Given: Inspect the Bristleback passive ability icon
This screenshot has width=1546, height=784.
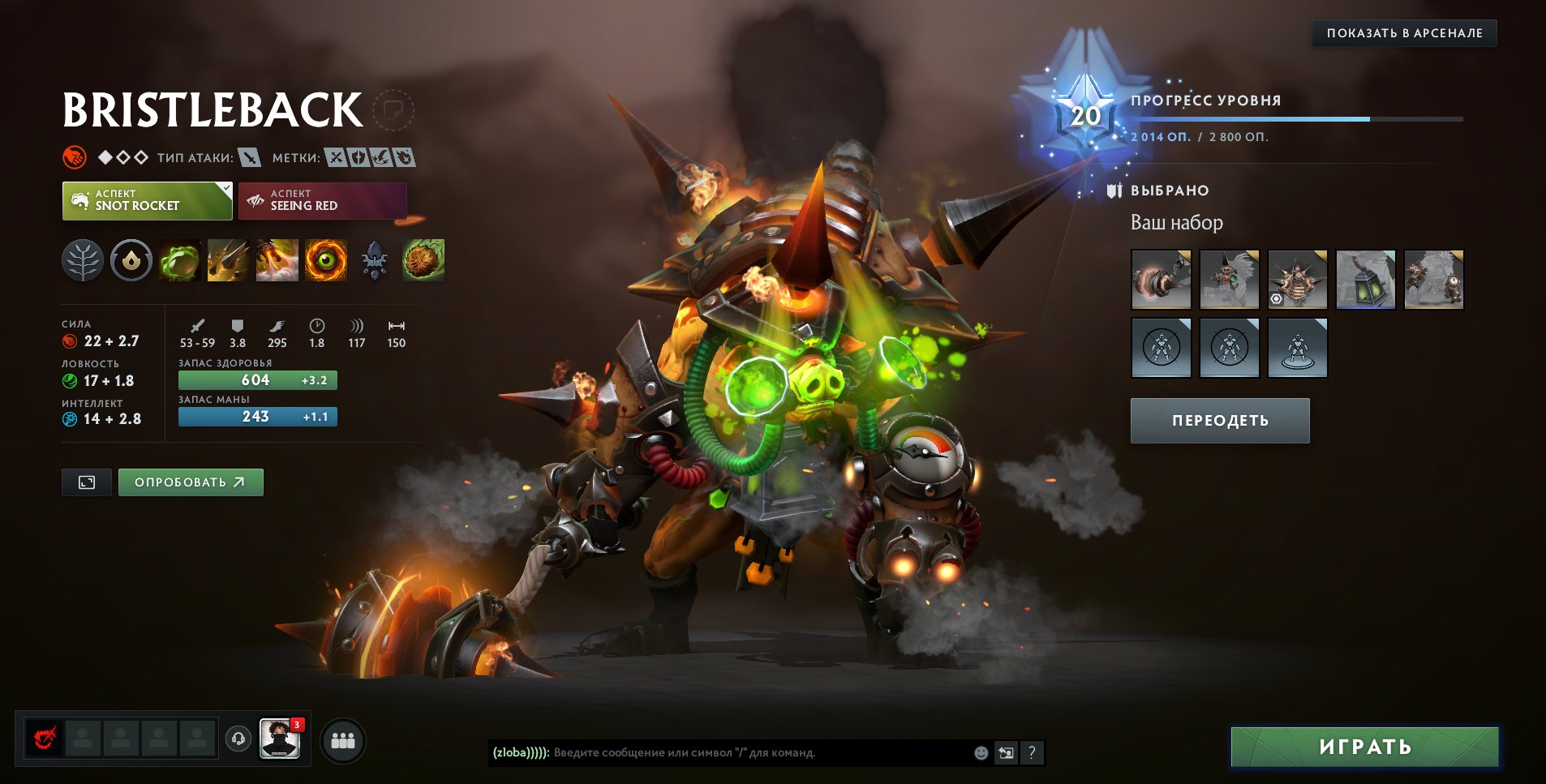Looking at the screenshot, I should pos(277,261).
